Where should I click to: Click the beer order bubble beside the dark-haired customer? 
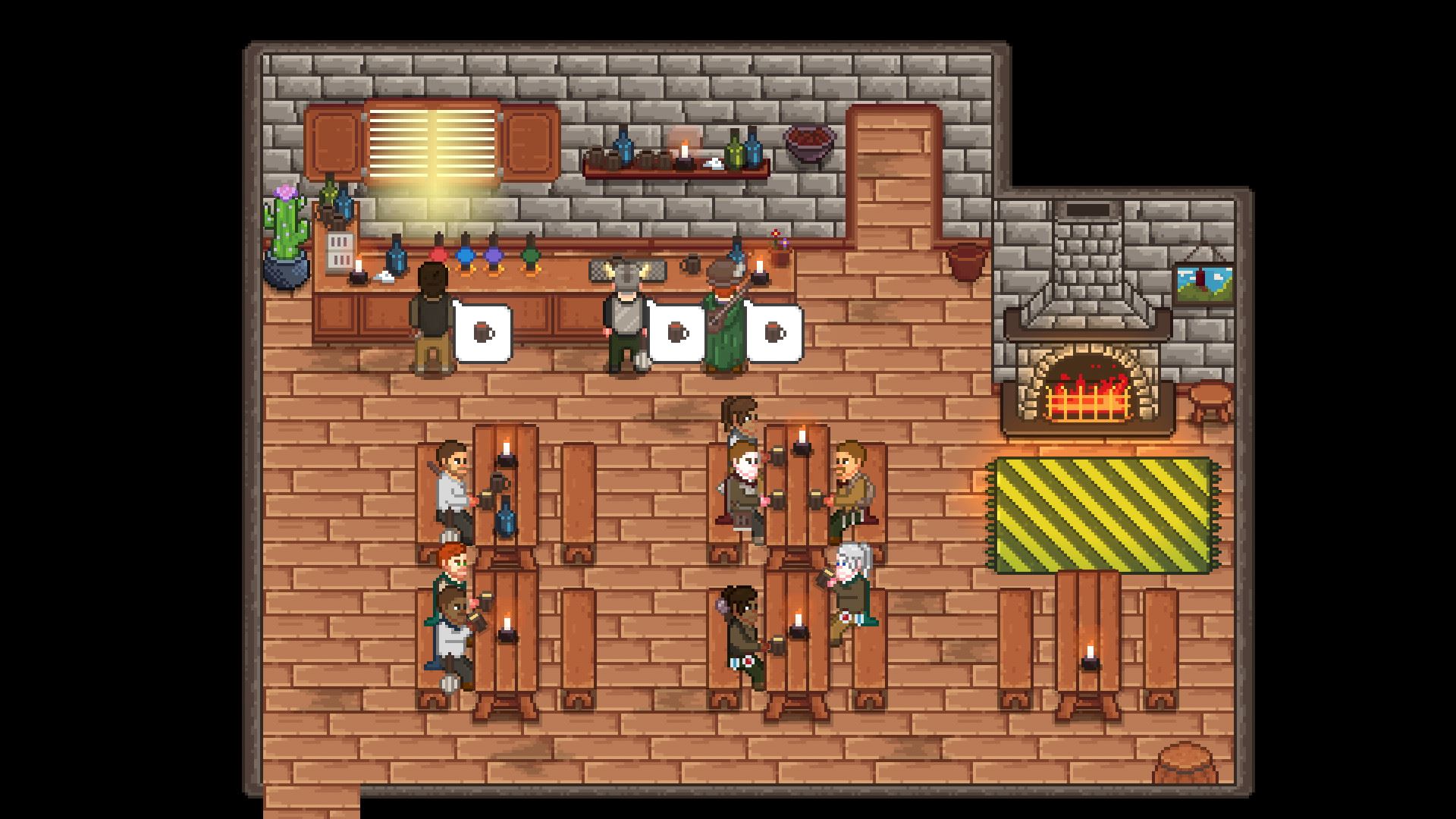(x=483, y=333)
